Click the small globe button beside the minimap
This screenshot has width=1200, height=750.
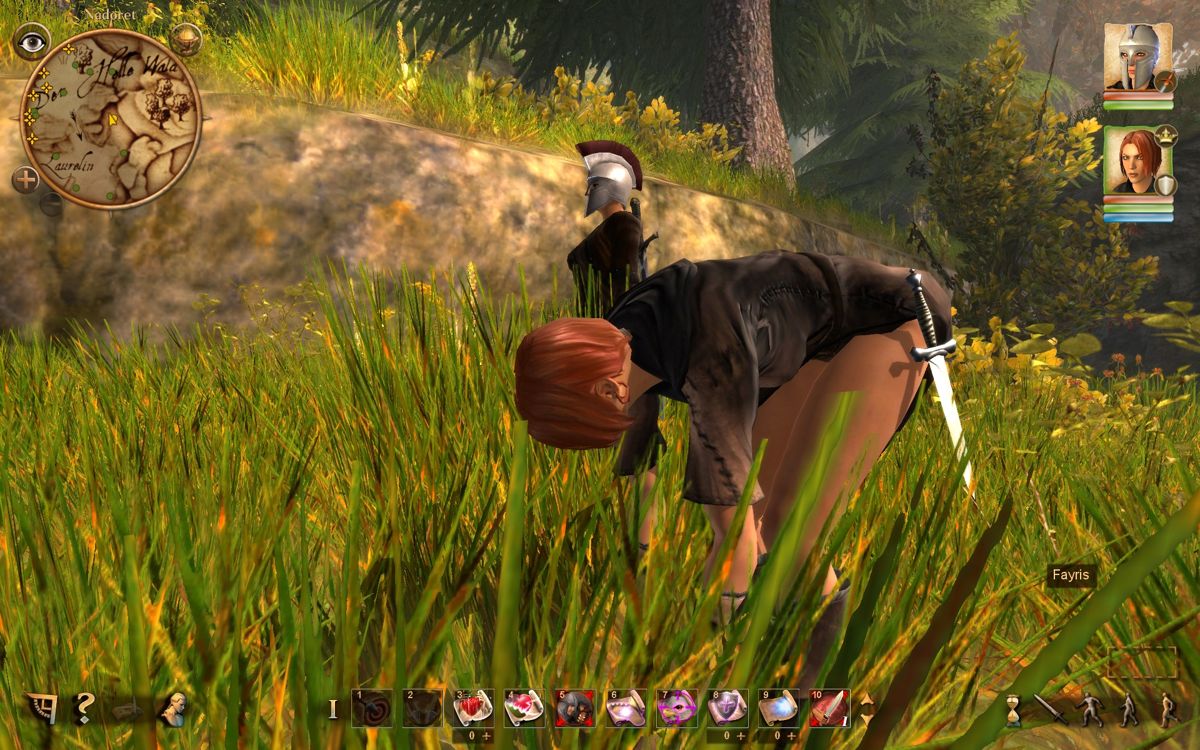(185, 39)
